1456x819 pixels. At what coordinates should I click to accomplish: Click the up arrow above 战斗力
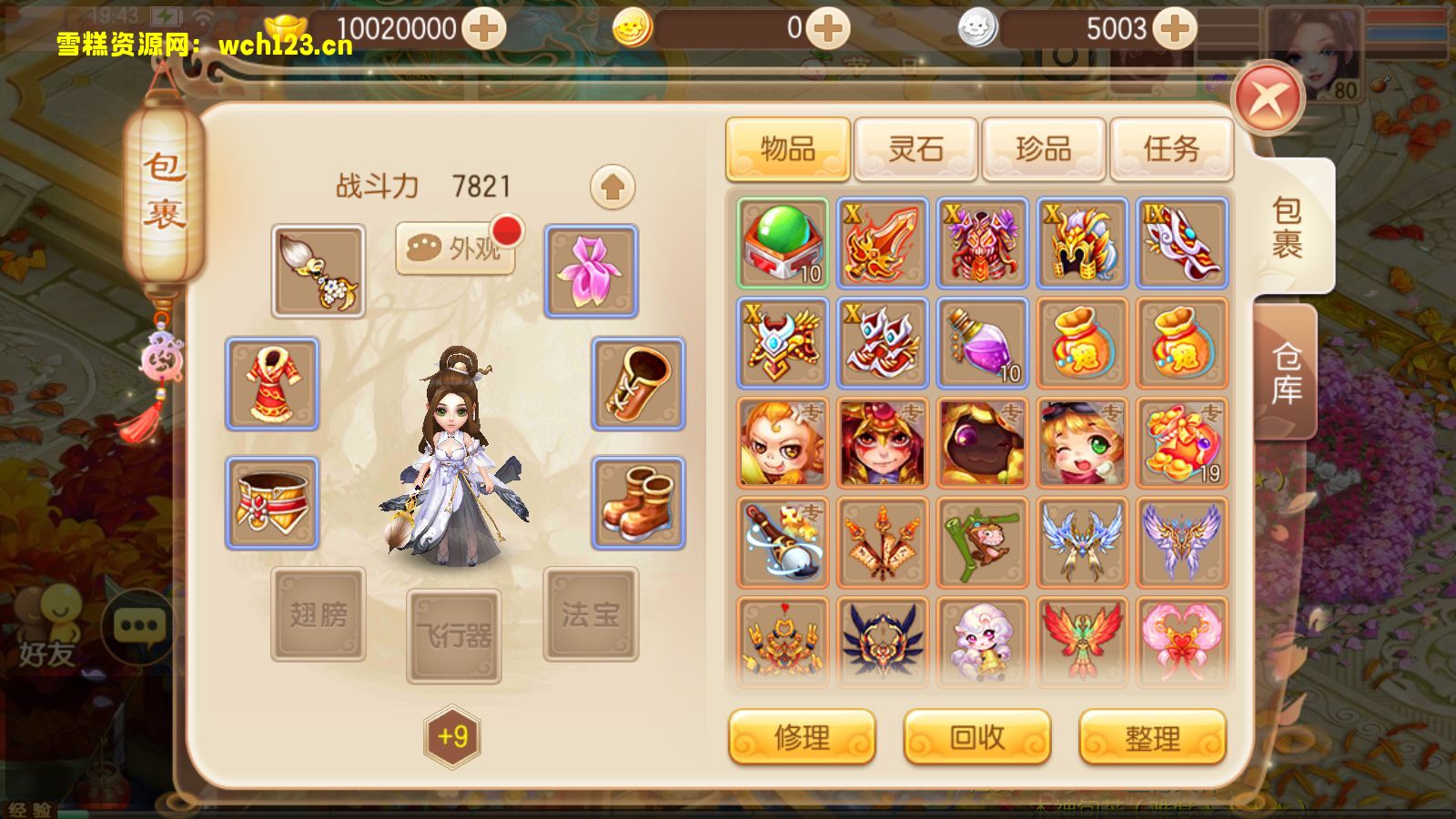tap(612, 187)
